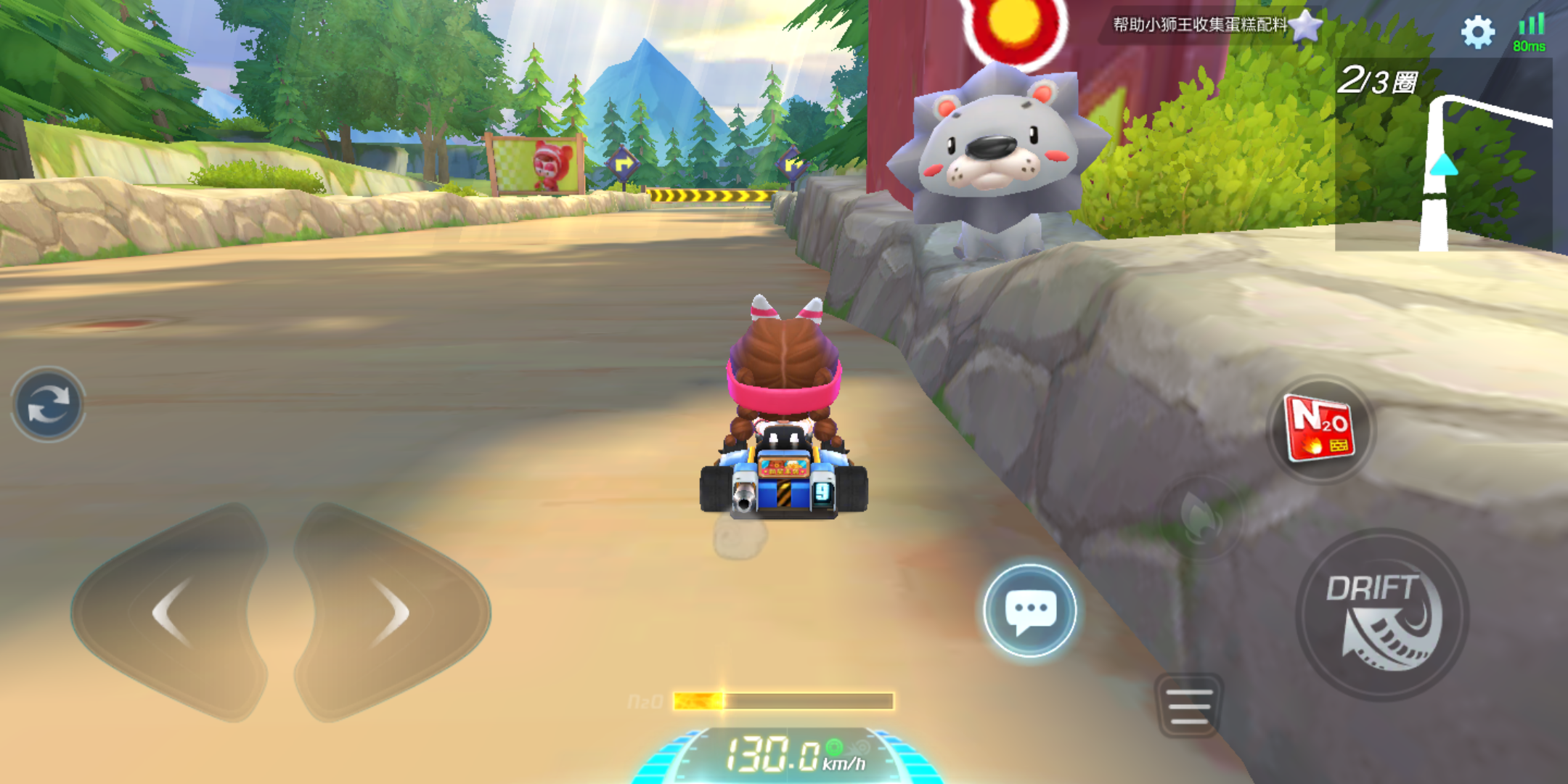Tap the small flame boost button
Screen dimensions: 1568x784
(x=1200, y=516)
